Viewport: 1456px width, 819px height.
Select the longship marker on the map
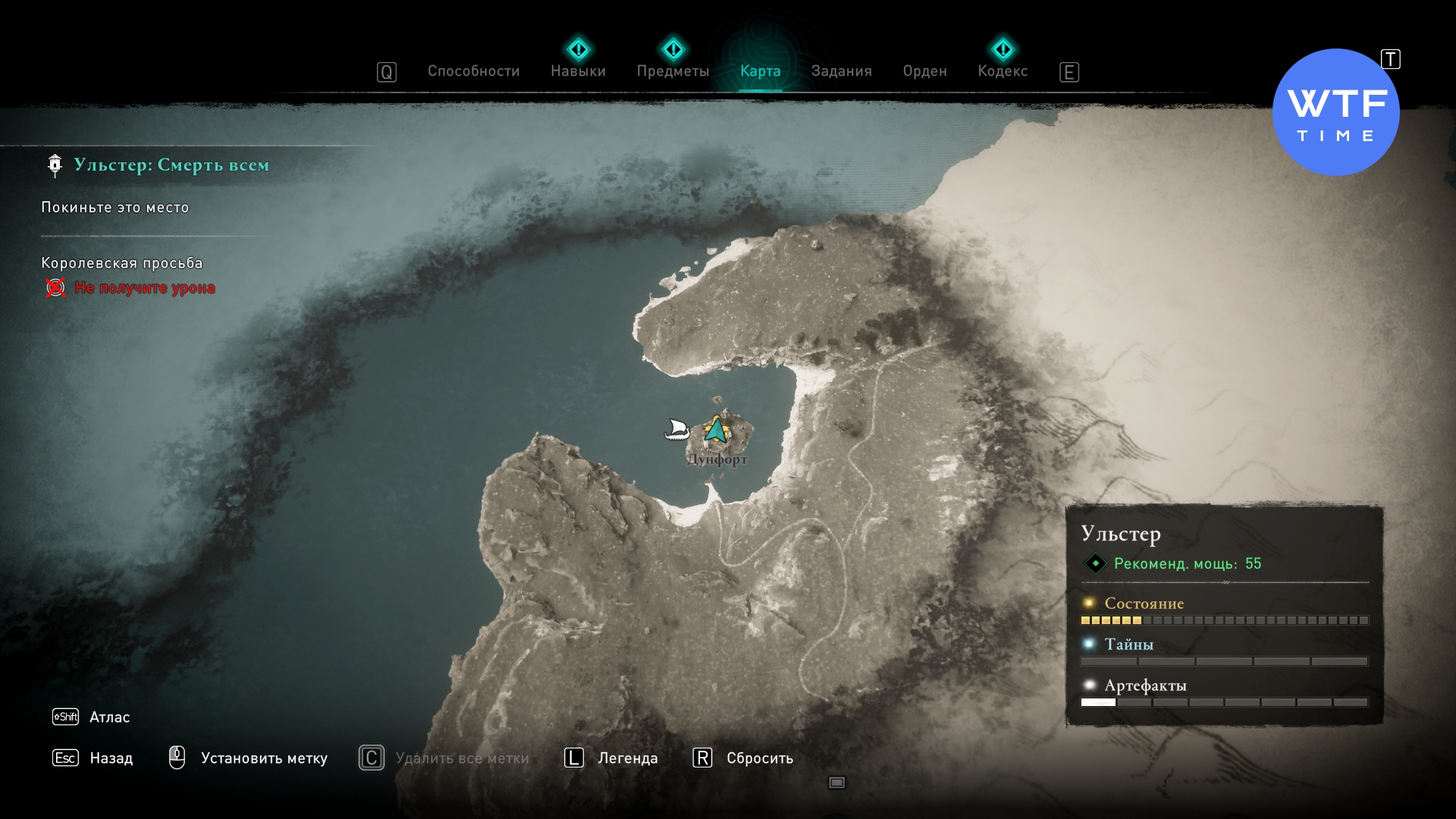coord(676,430)
